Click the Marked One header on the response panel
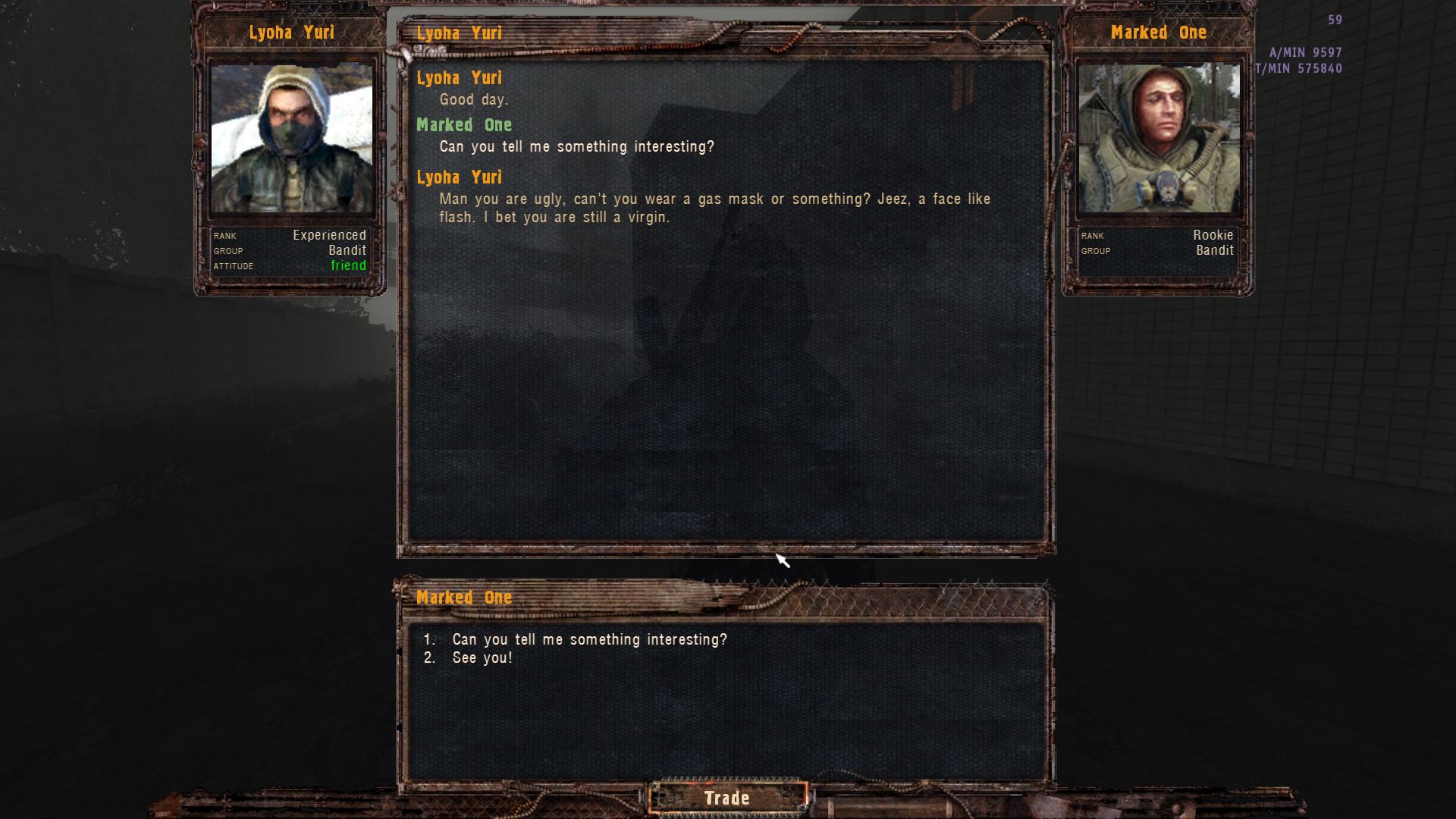This screenshot has width=1456, height=819. [464, 598]
